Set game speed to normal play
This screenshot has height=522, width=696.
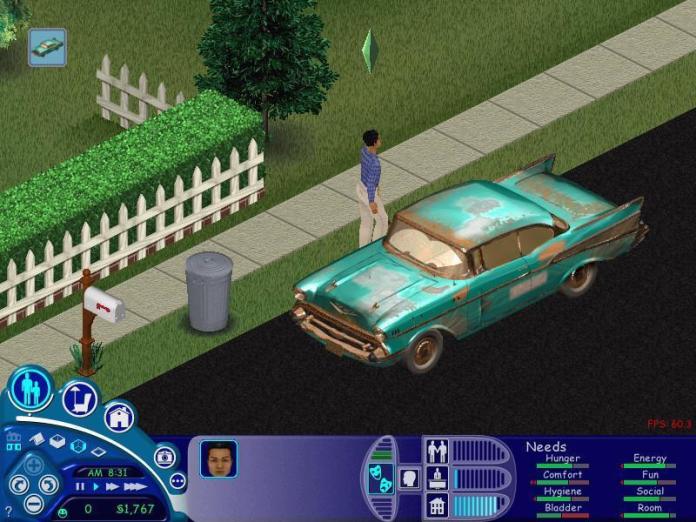point(97,487)
